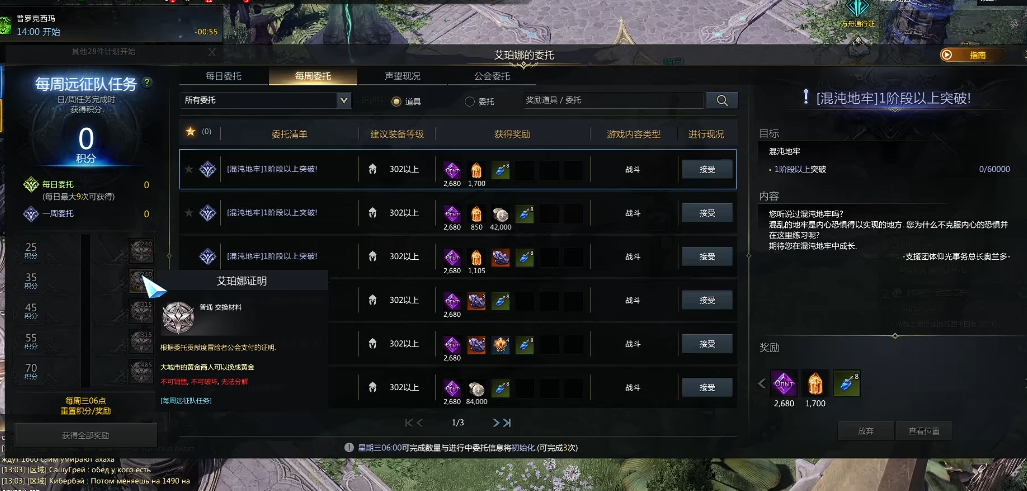This screenshot has width=1027, height=491.
Task: Choose the 委托 search radio option
Action: (470, 101)
